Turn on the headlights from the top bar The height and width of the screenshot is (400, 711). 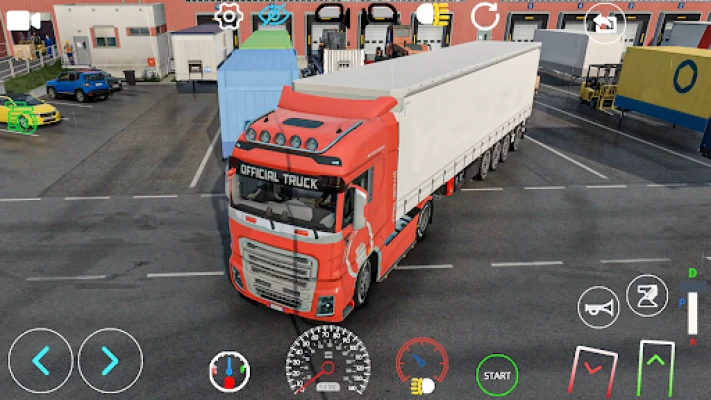pyautogui.click(x=433, y=14)
